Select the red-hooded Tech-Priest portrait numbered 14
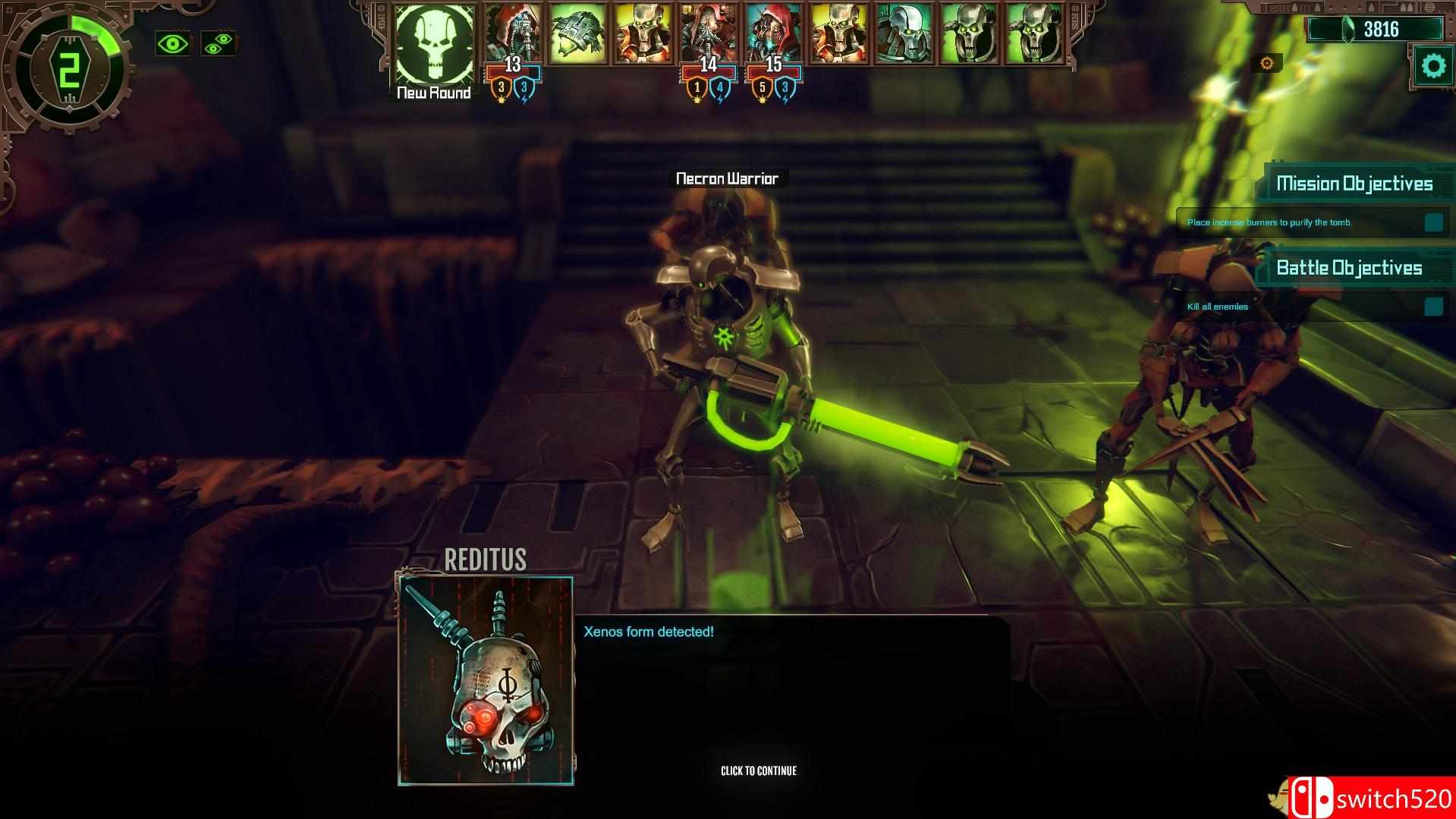Screen dimensions: 1456x819 [x=706, y=32]
